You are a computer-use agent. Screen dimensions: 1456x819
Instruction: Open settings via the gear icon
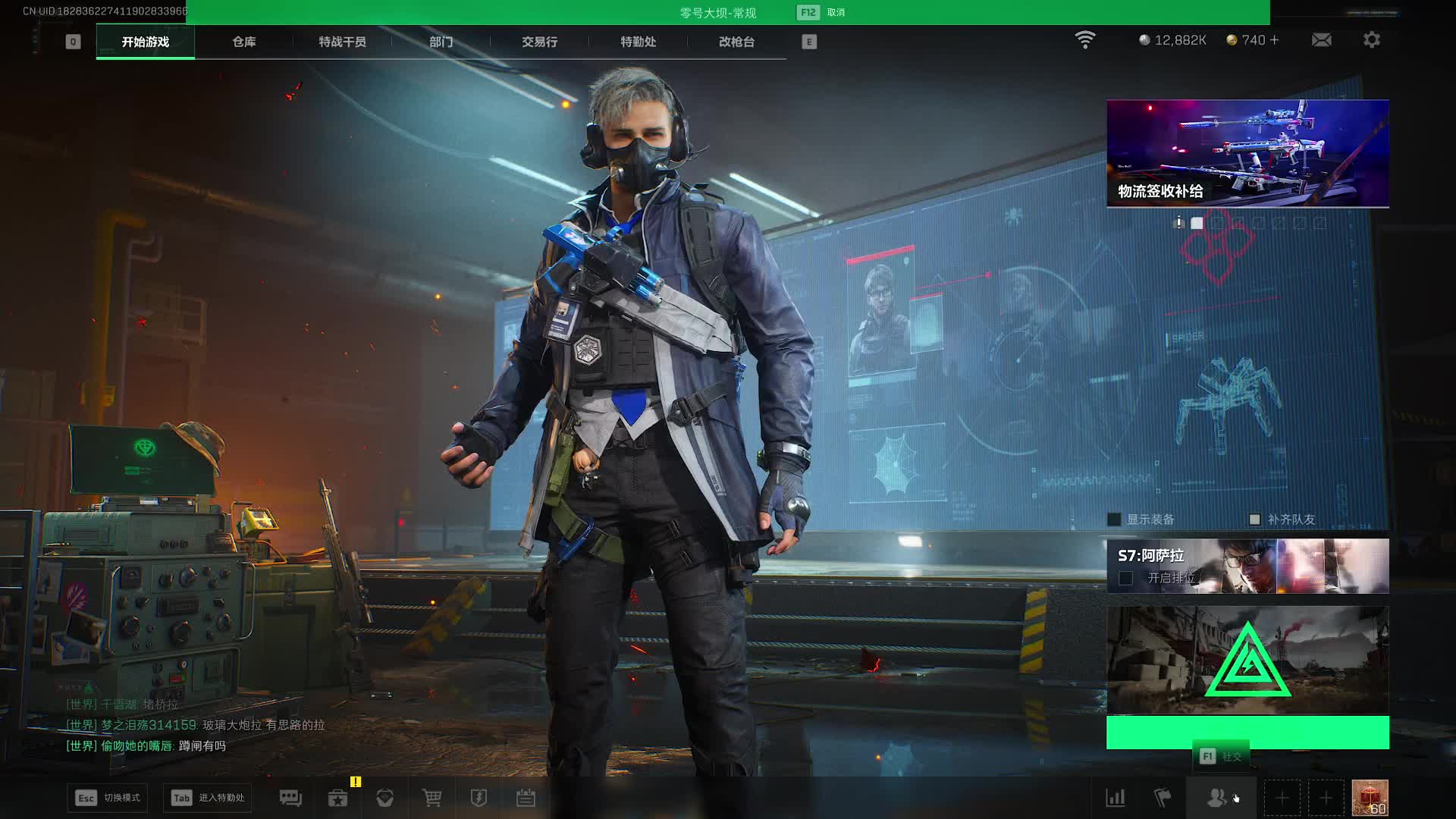click(x=1371, y=40)
